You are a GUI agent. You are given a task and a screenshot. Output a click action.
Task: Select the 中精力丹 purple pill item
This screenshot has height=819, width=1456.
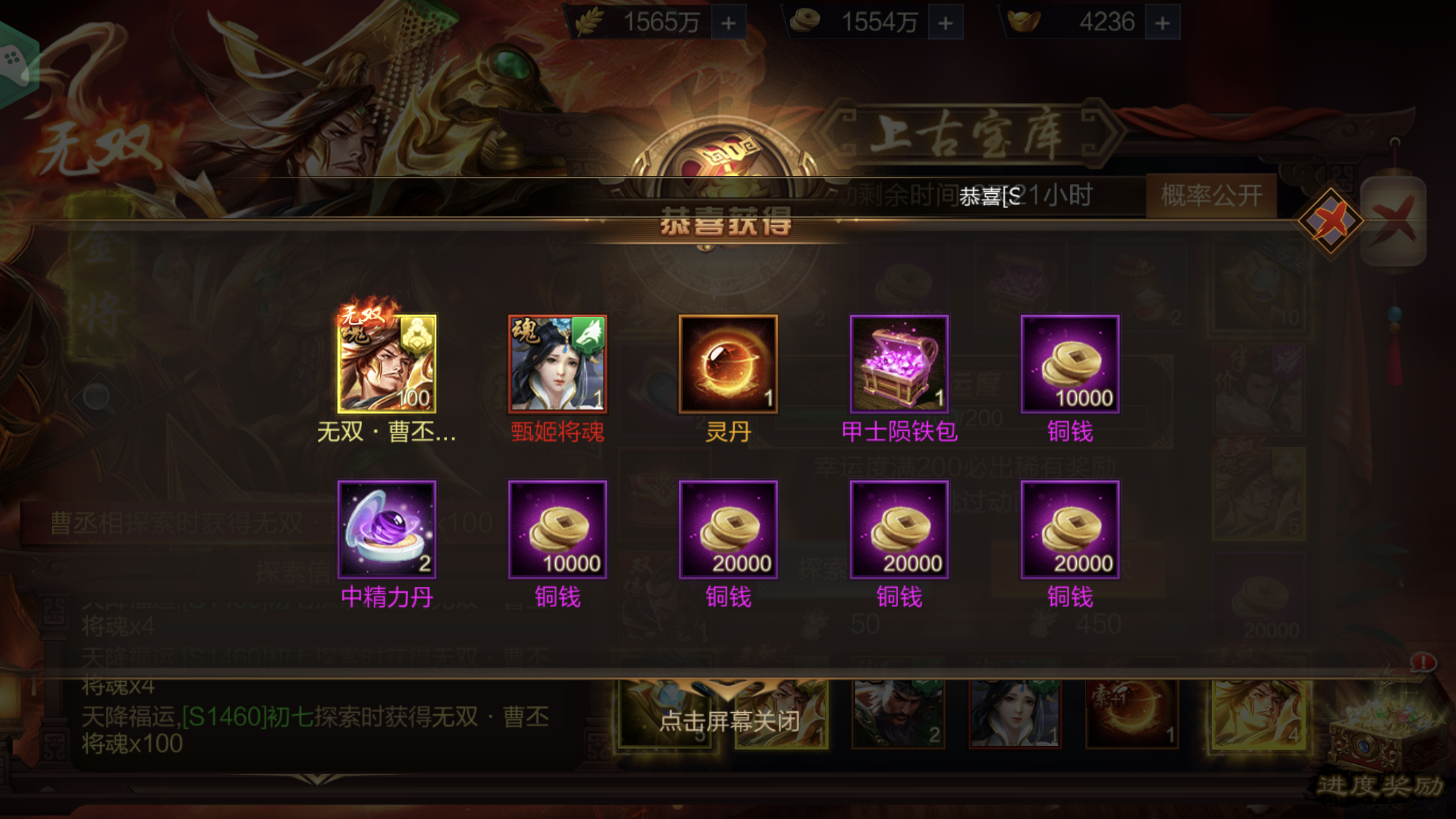386,528
